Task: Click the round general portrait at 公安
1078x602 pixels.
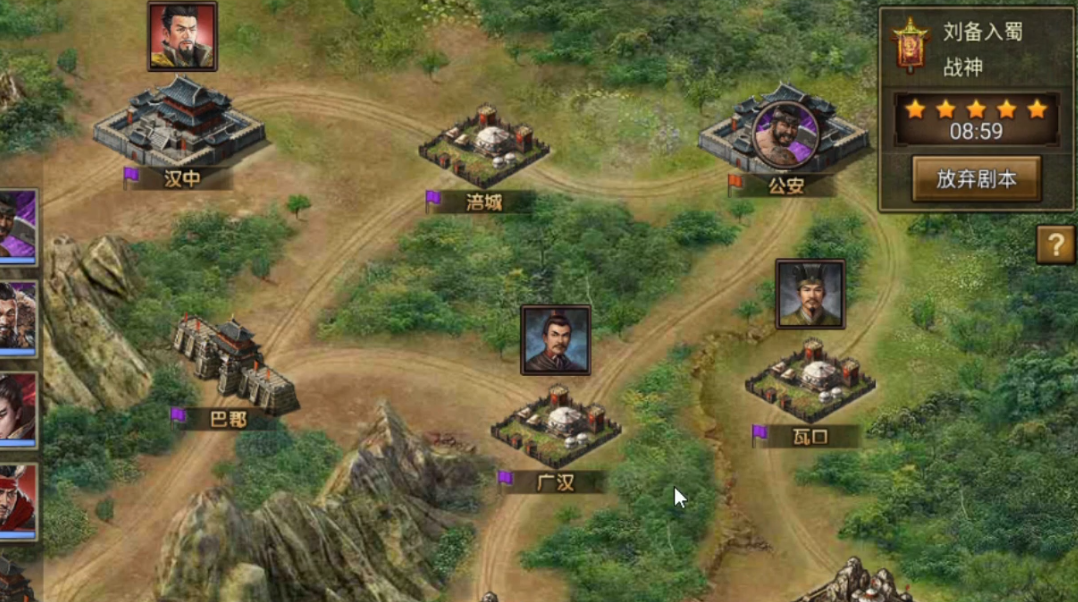Action: click(x=785, y=131)
